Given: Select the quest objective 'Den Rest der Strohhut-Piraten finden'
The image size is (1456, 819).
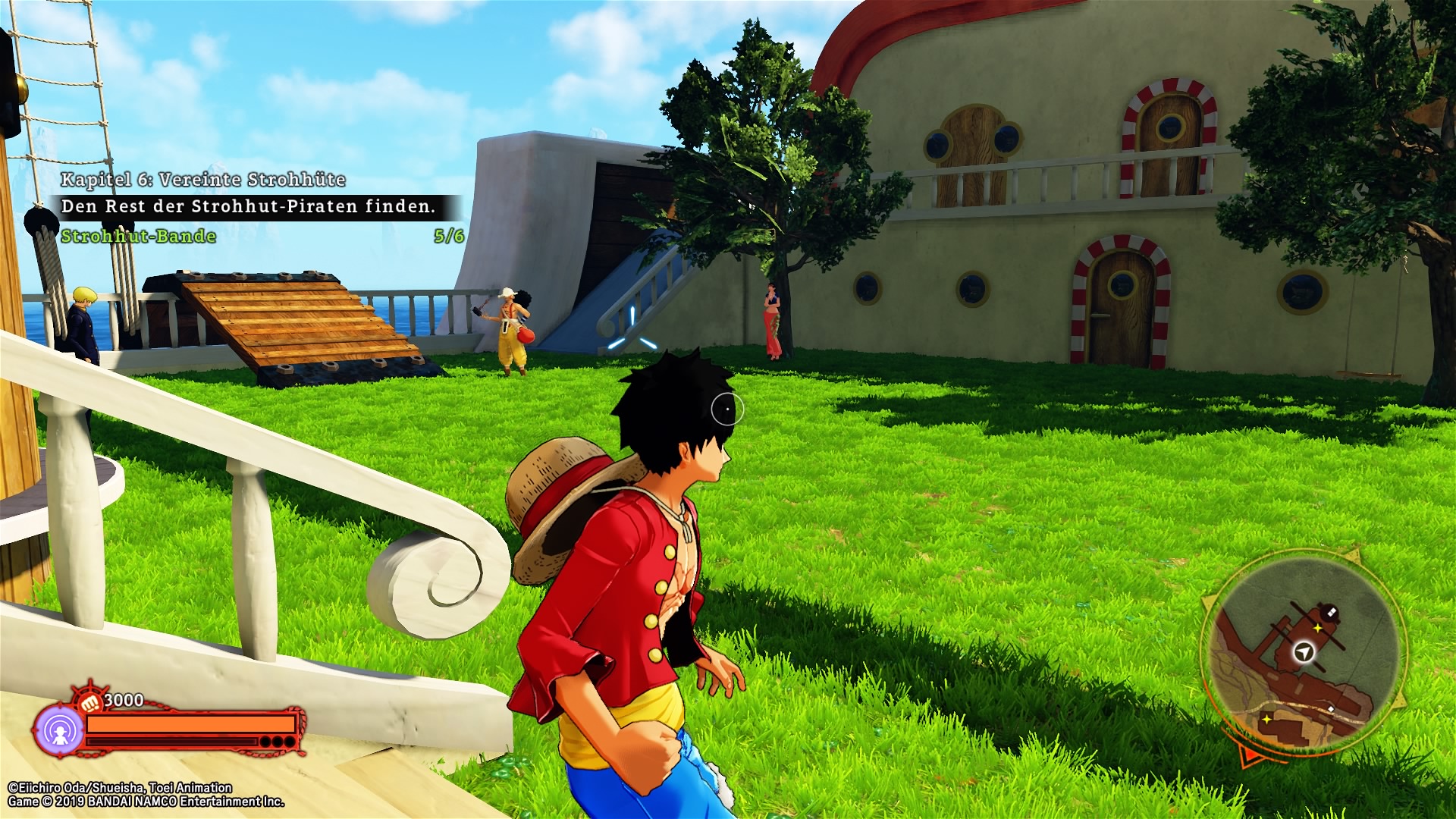Looking at the screenshot, I should (x=248, y=206).
